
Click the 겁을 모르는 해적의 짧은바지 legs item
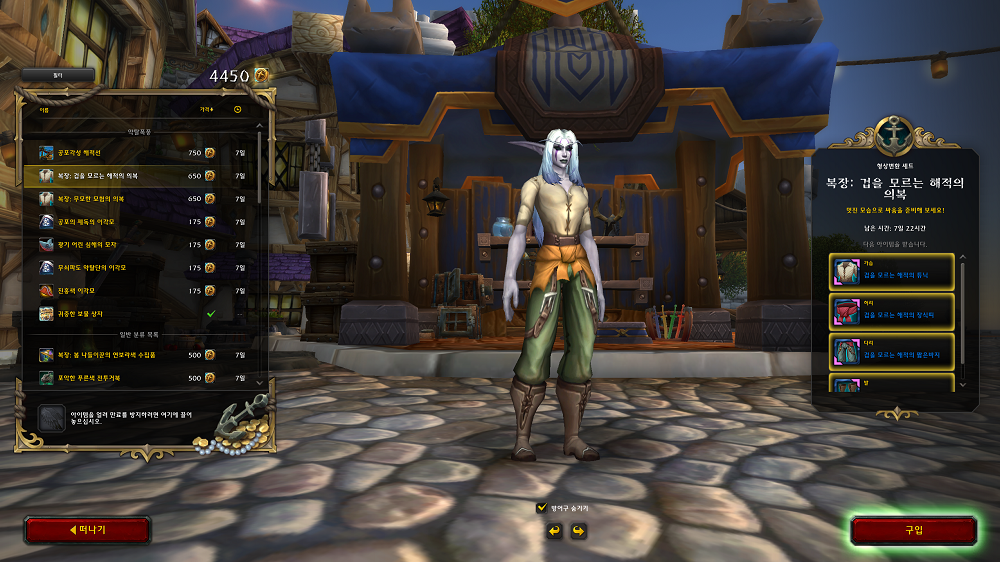pos(892,352)
